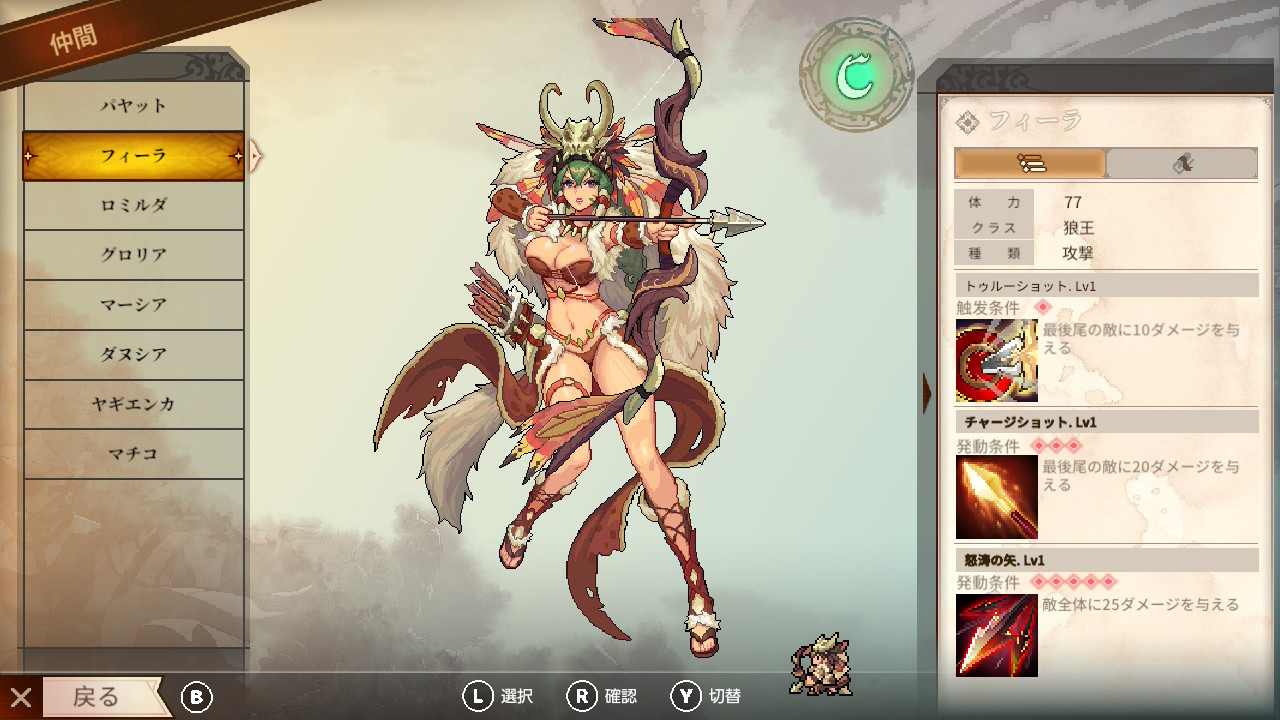
Task: Choose ダヌシア in the companion list
Action: [x=133, y=355]
